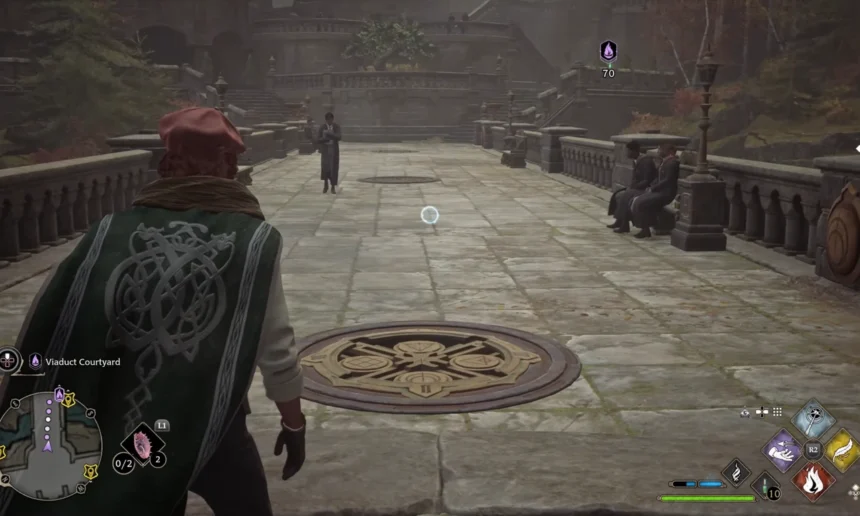Select the yellow shield marker on minimap's lower right
The height and width of the screenshot is (516, 860).
click(x=90, y=472)
